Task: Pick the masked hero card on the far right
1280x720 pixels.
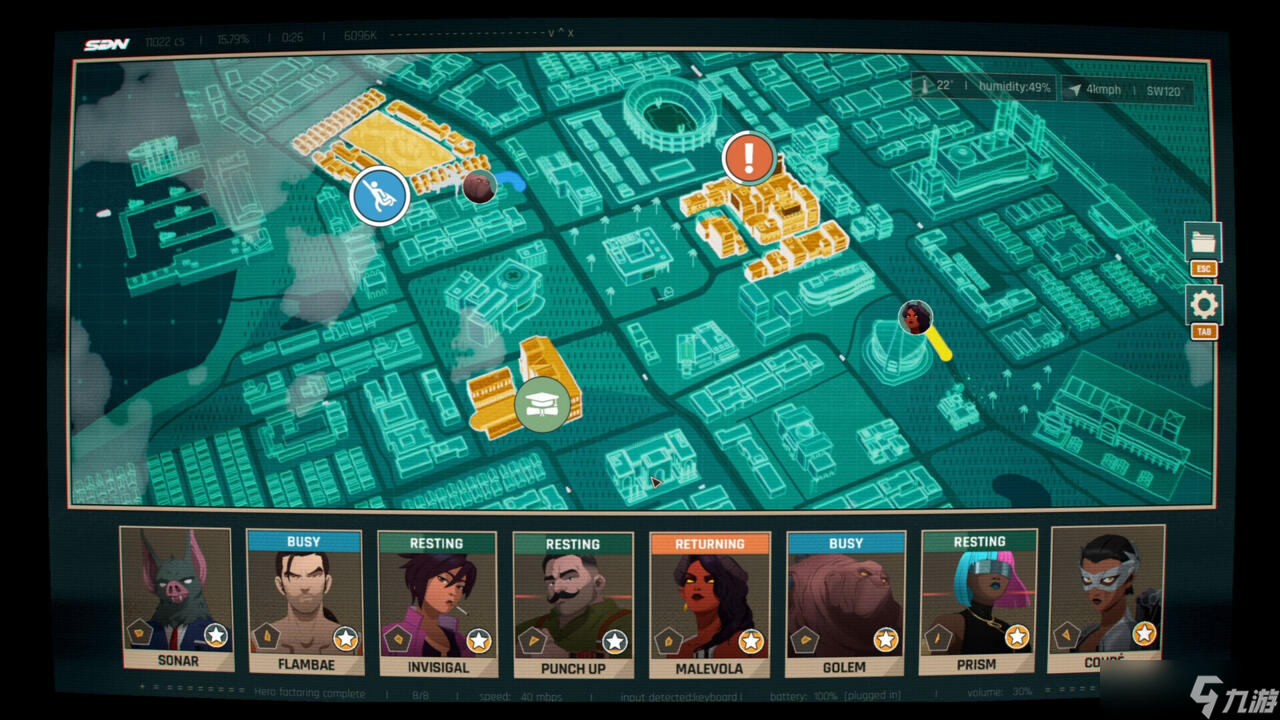Action: click(1107, 598)
